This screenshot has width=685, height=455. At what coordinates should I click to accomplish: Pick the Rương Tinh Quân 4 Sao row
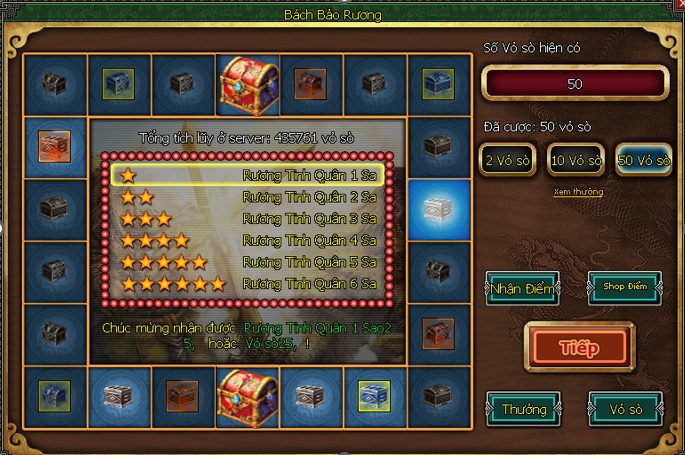click(x=246, y=240)
